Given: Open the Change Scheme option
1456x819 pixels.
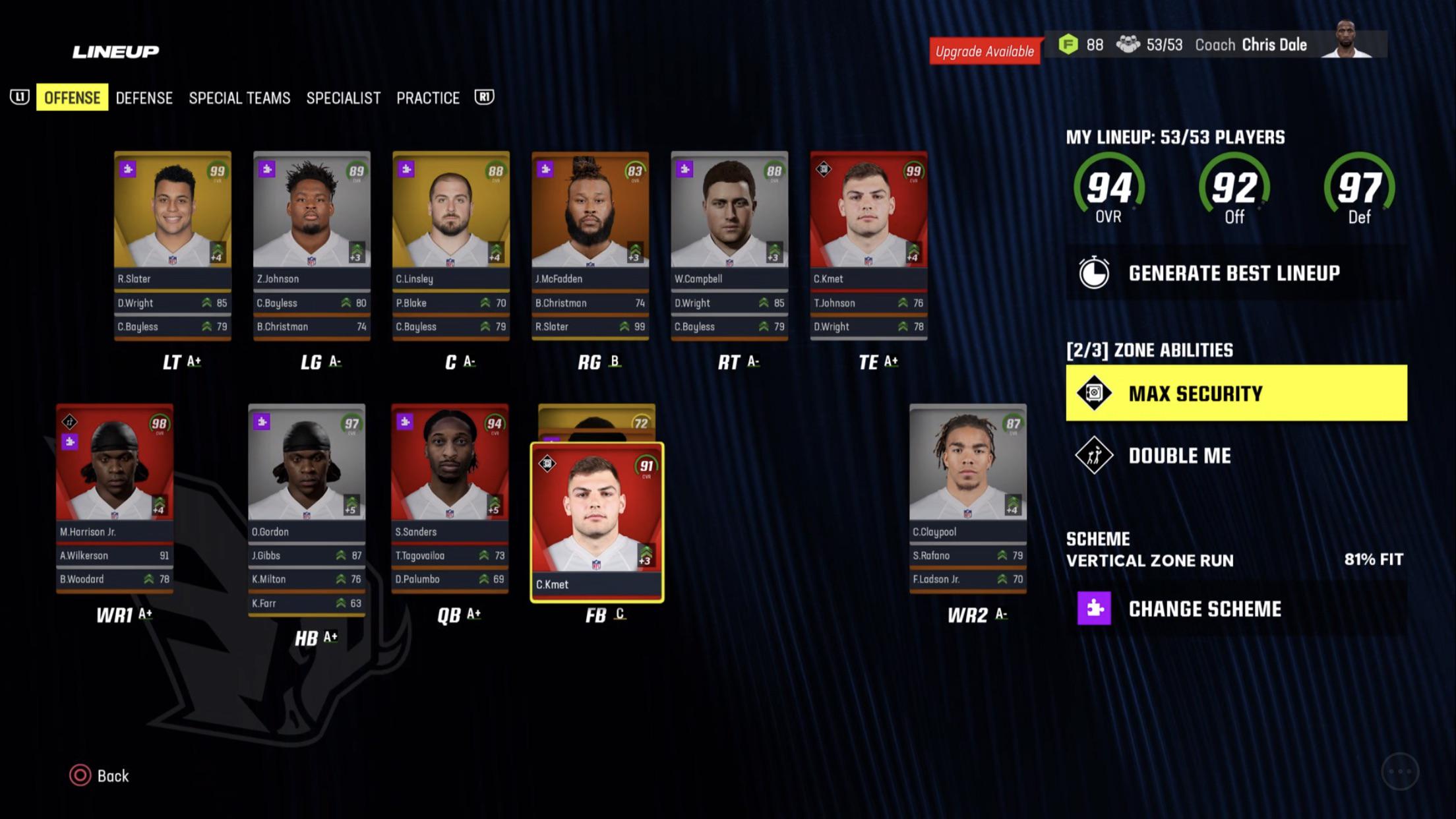Looking at the screenshot, I should [x=1204, y=609].
